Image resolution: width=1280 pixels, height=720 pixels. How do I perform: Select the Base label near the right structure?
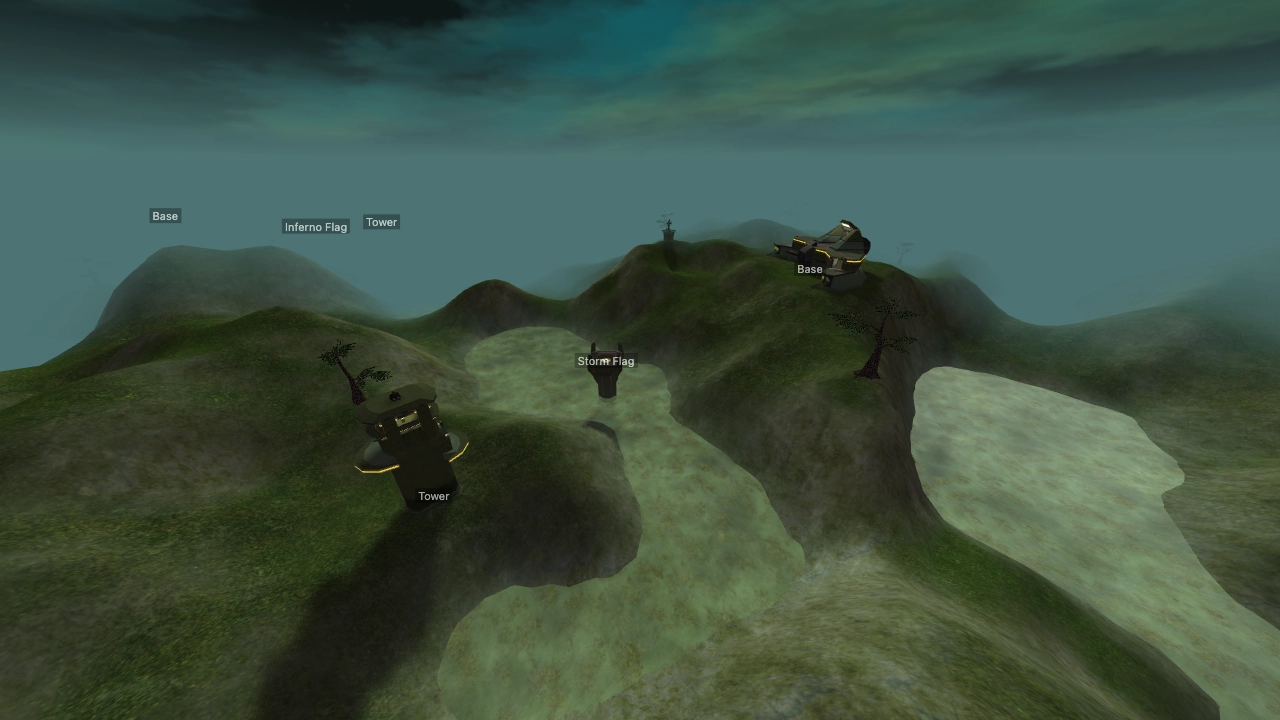(x=808, y=268)
